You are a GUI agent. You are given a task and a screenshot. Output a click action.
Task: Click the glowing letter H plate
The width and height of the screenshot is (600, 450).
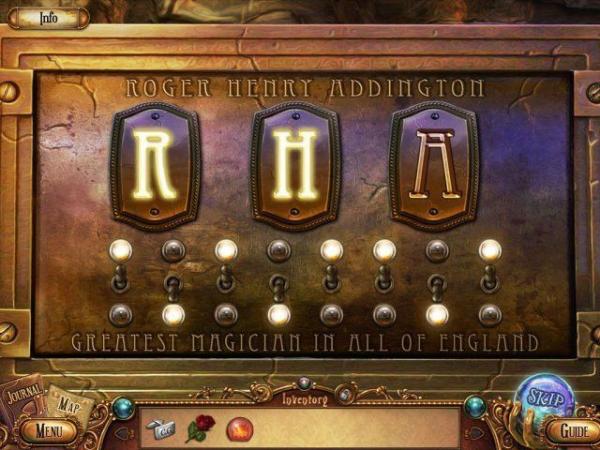click(x=296, y=165)
